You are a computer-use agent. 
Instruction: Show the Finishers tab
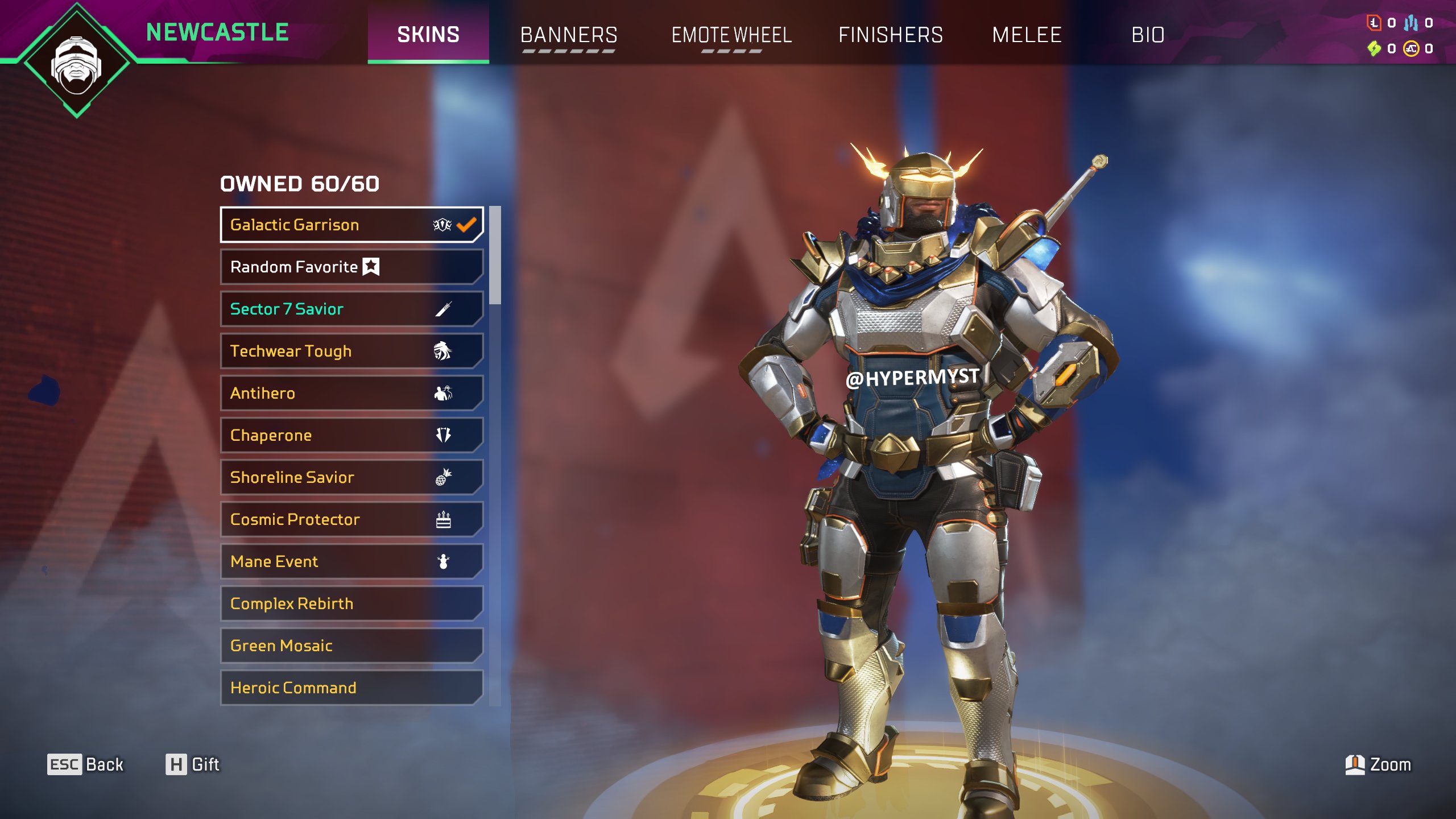point(890,35)
